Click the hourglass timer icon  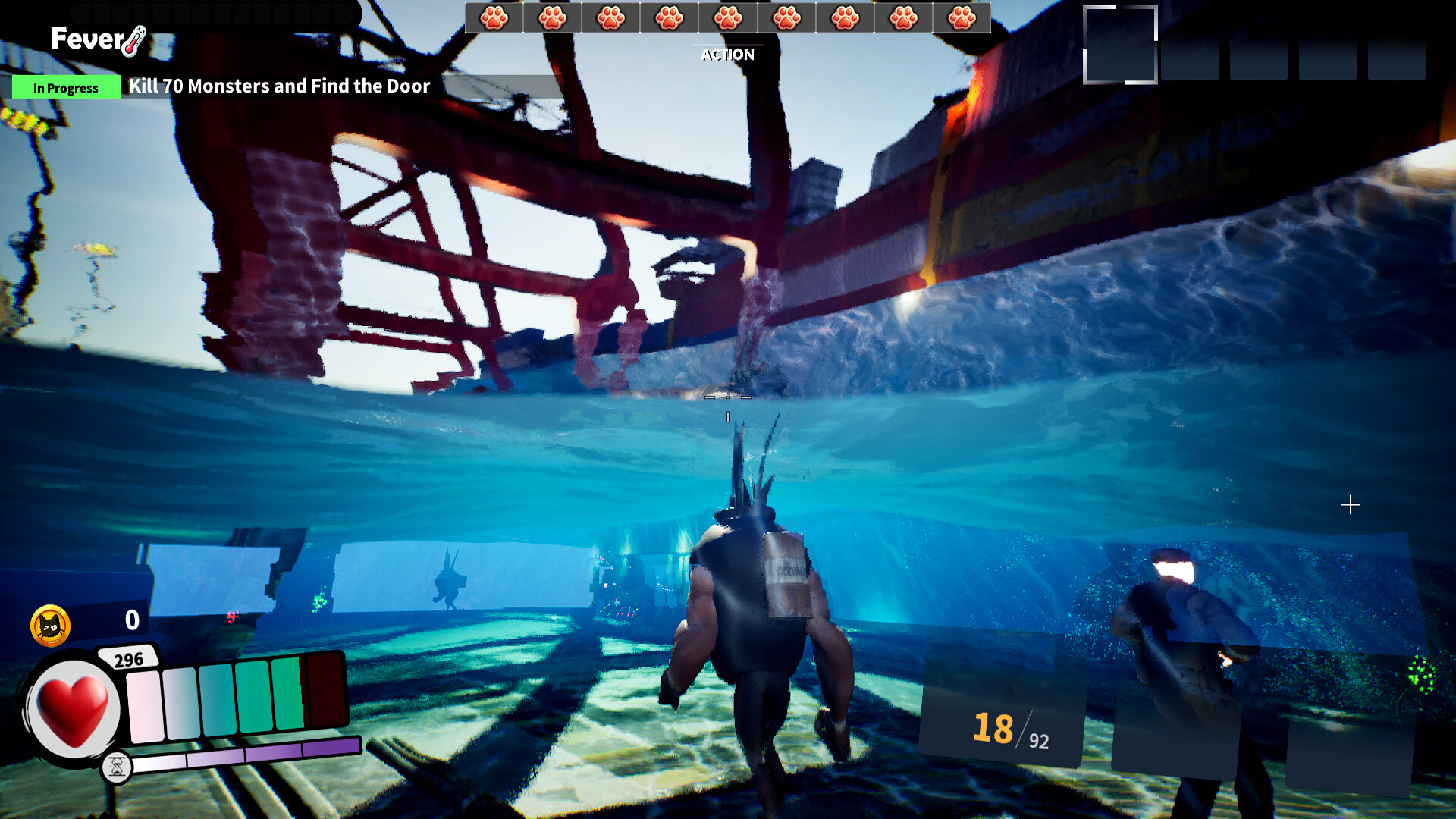pos(117,767)
